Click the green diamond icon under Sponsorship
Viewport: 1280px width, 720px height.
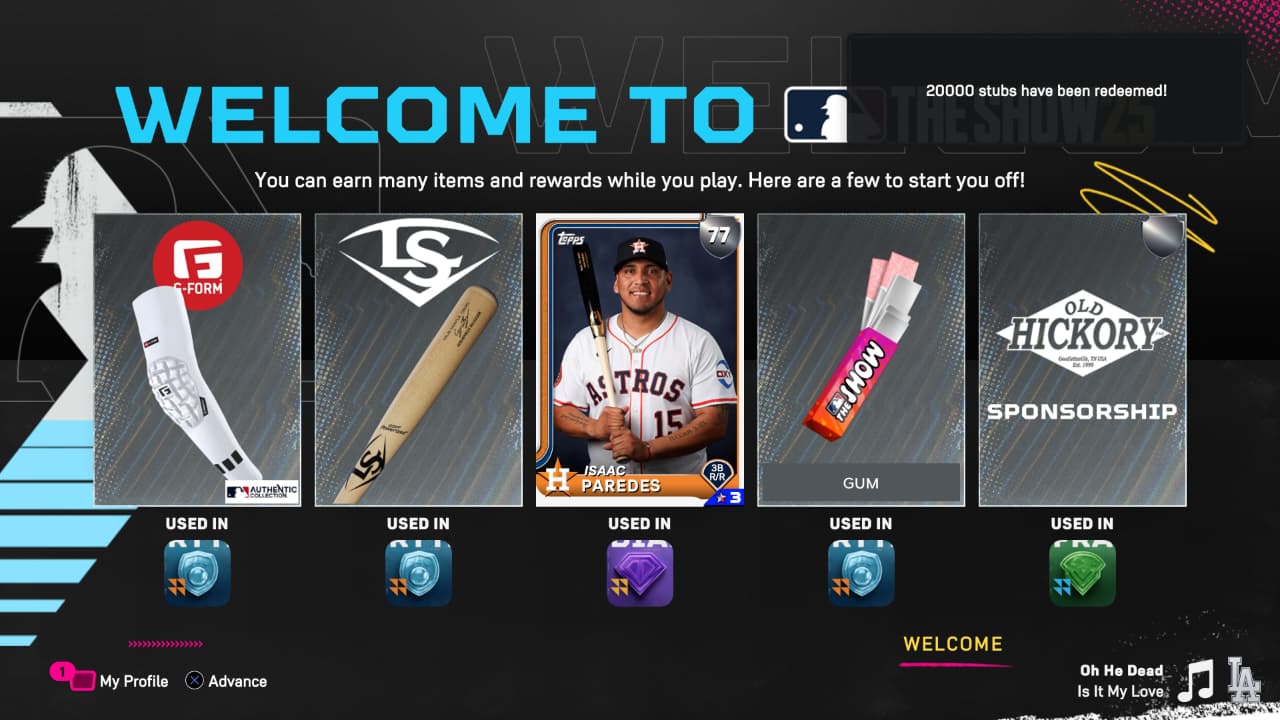click(x=1082, y=574)
